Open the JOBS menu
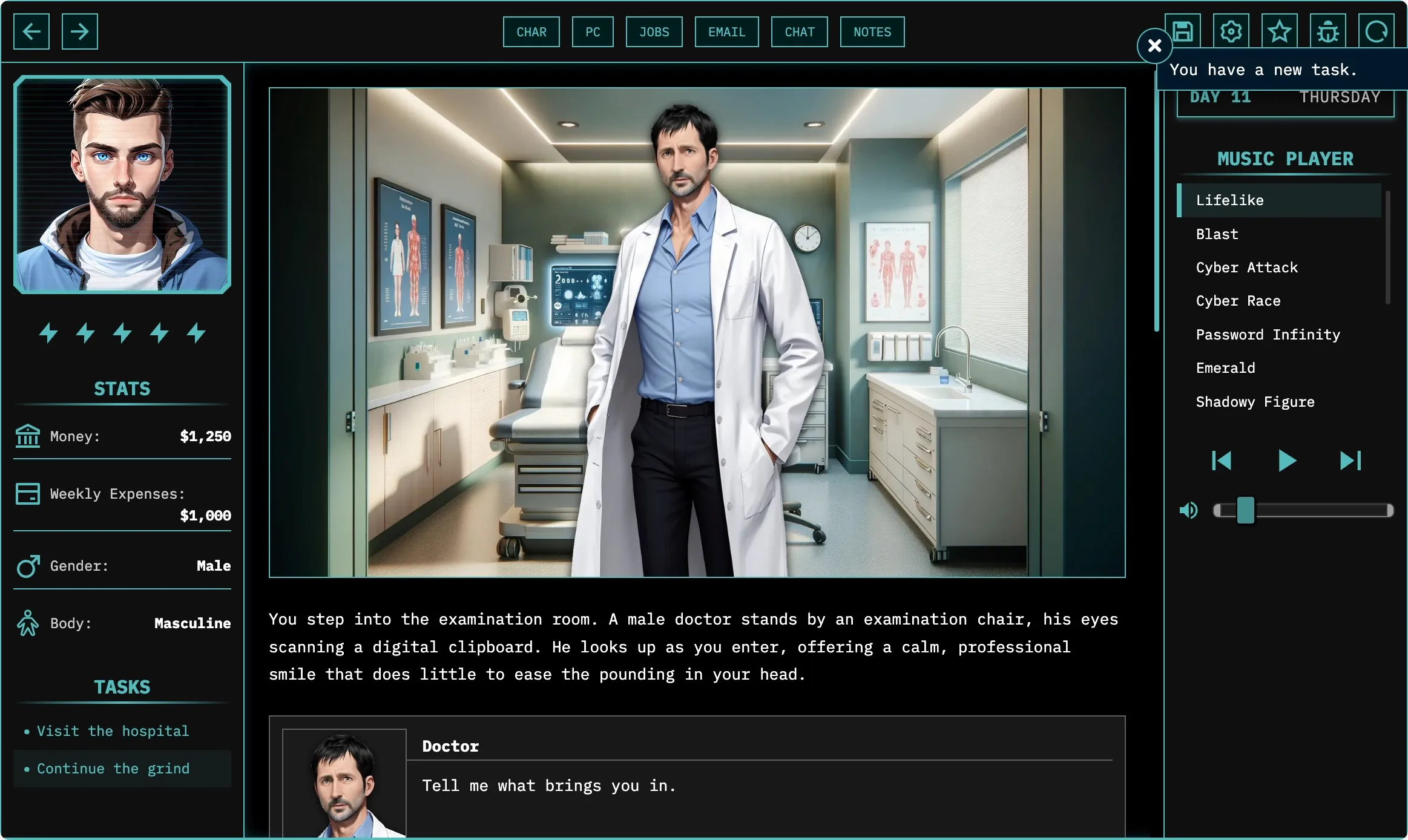This screenshot has height=840, width=1408. coord(654,32)
